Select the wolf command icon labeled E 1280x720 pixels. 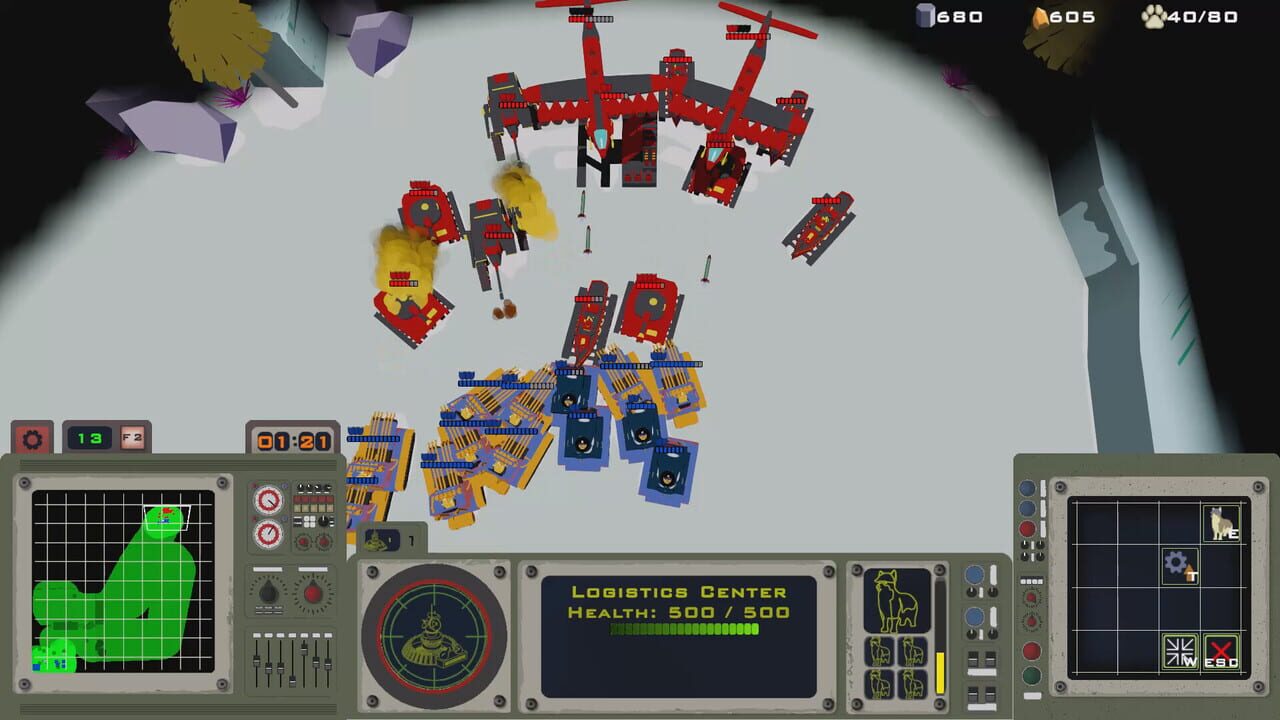tap(1220, 522)
